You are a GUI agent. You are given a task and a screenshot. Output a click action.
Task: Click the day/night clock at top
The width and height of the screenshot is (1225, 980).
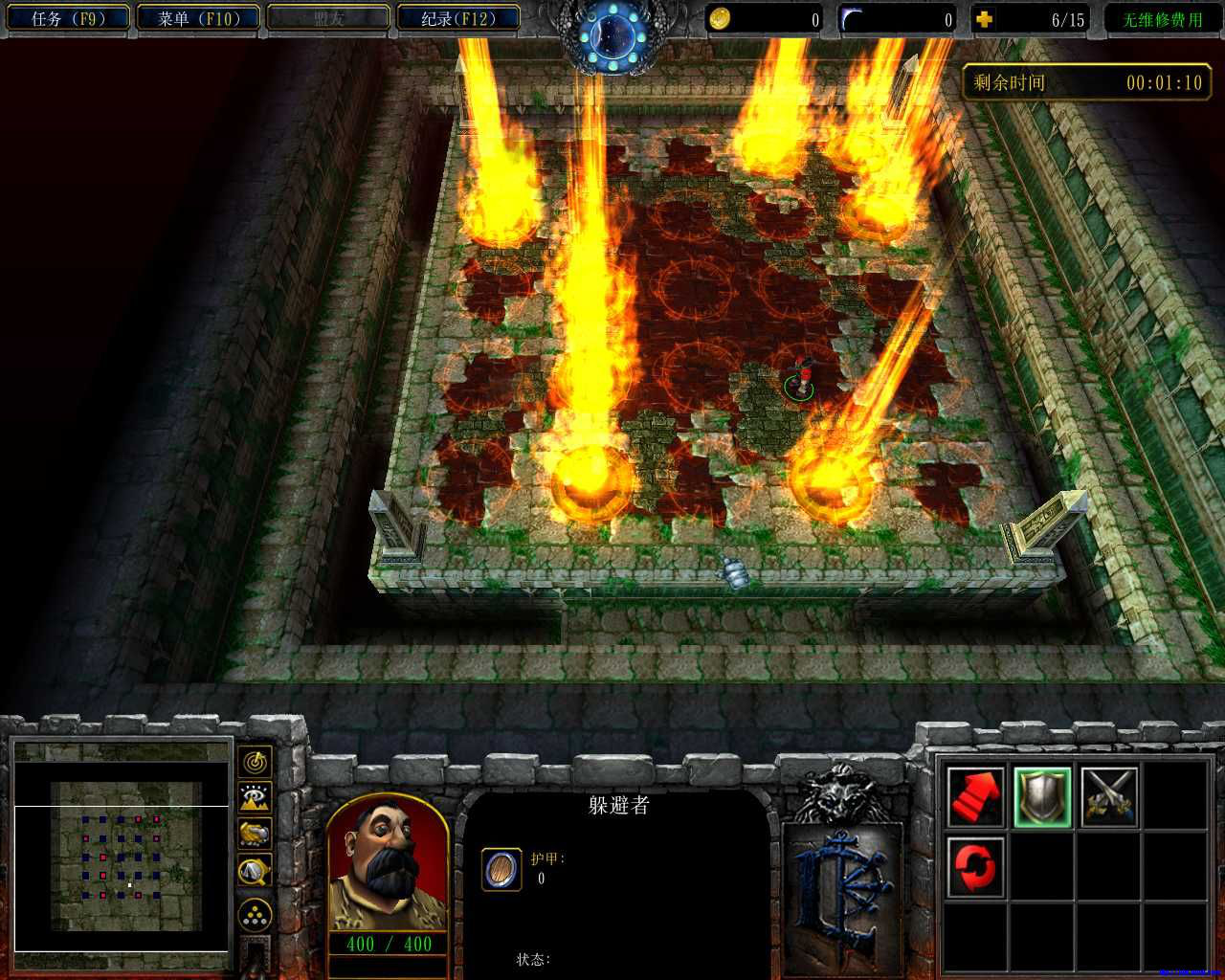pyautogui.click(x=612, y=35)
